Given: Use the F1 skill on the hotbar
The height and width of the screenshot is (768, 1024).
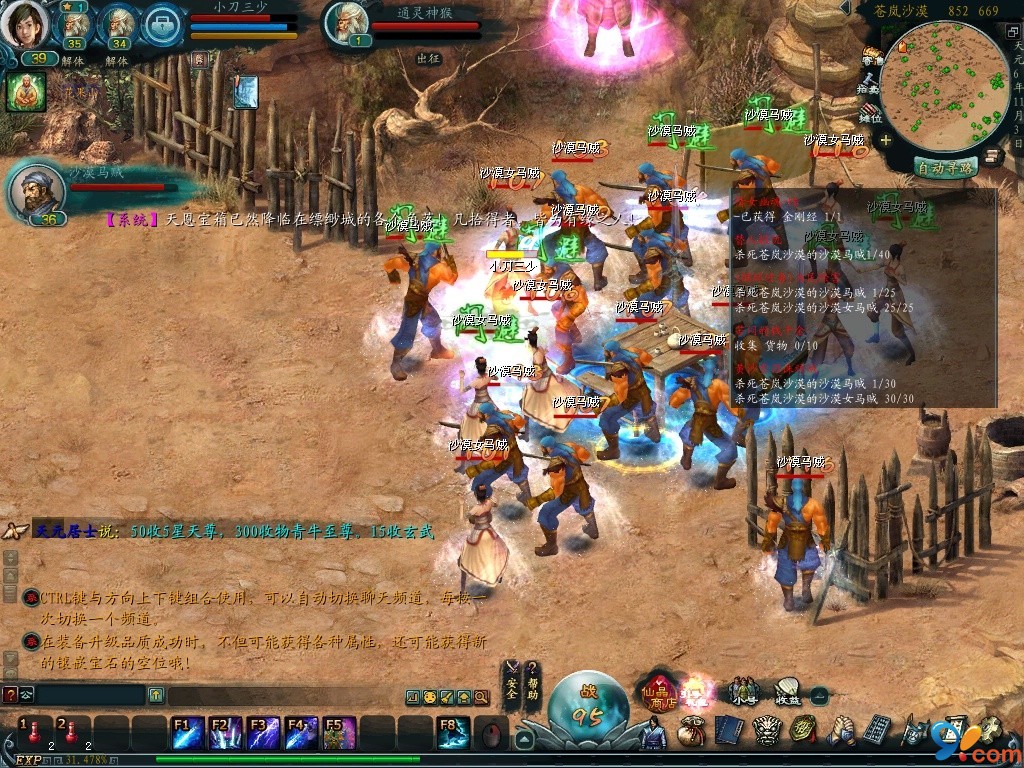Looking at the screenshot, I should coord(188,733).
